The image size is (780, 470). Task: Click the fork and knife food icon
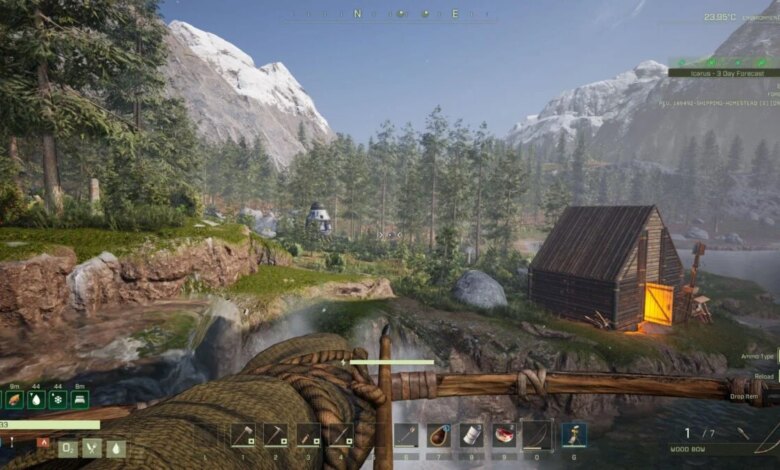[x=92, y=449]
